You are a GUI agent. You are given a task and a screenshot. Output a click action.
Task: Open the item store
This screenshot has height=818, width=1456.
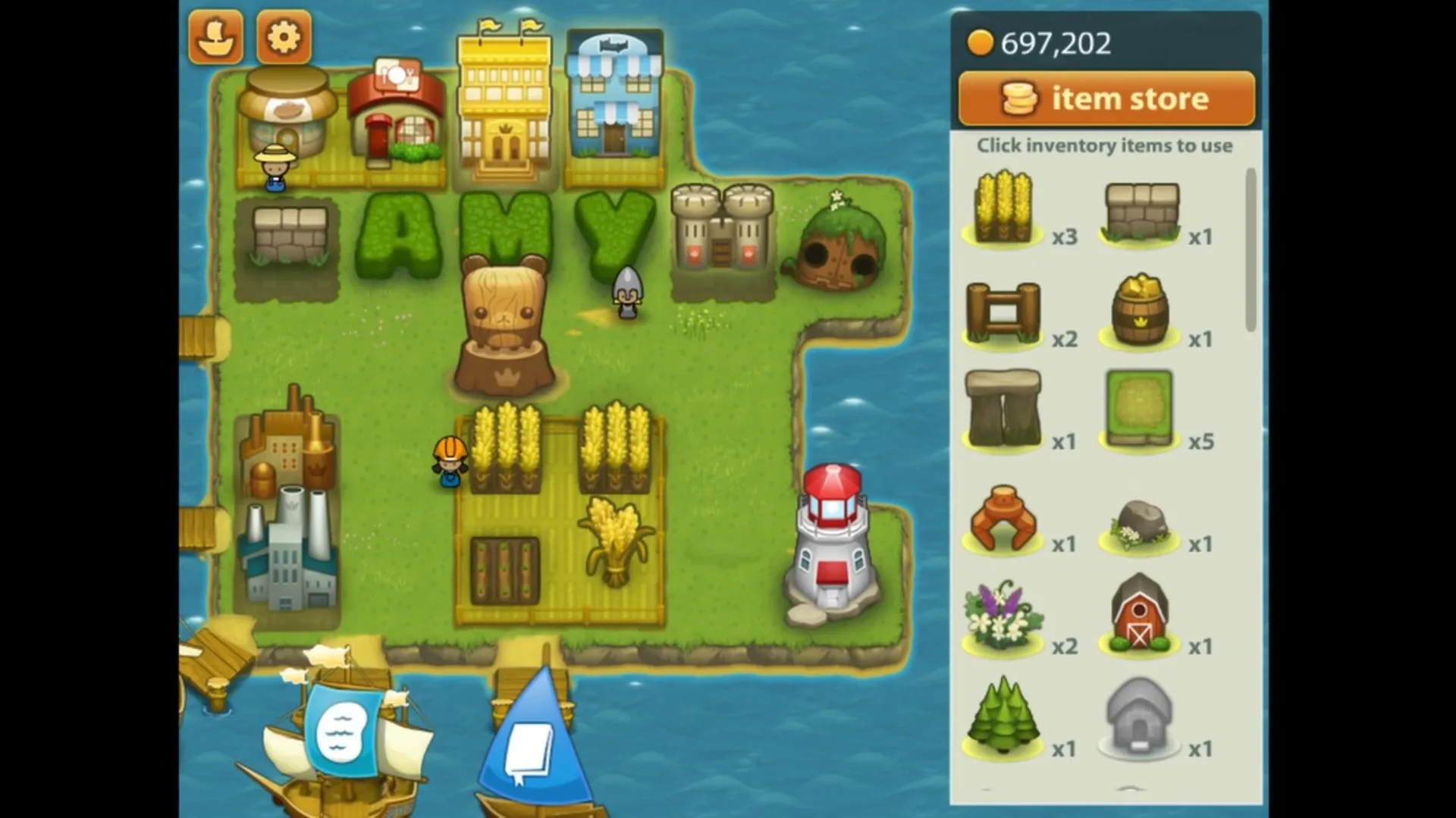(x=1106, y=98)
